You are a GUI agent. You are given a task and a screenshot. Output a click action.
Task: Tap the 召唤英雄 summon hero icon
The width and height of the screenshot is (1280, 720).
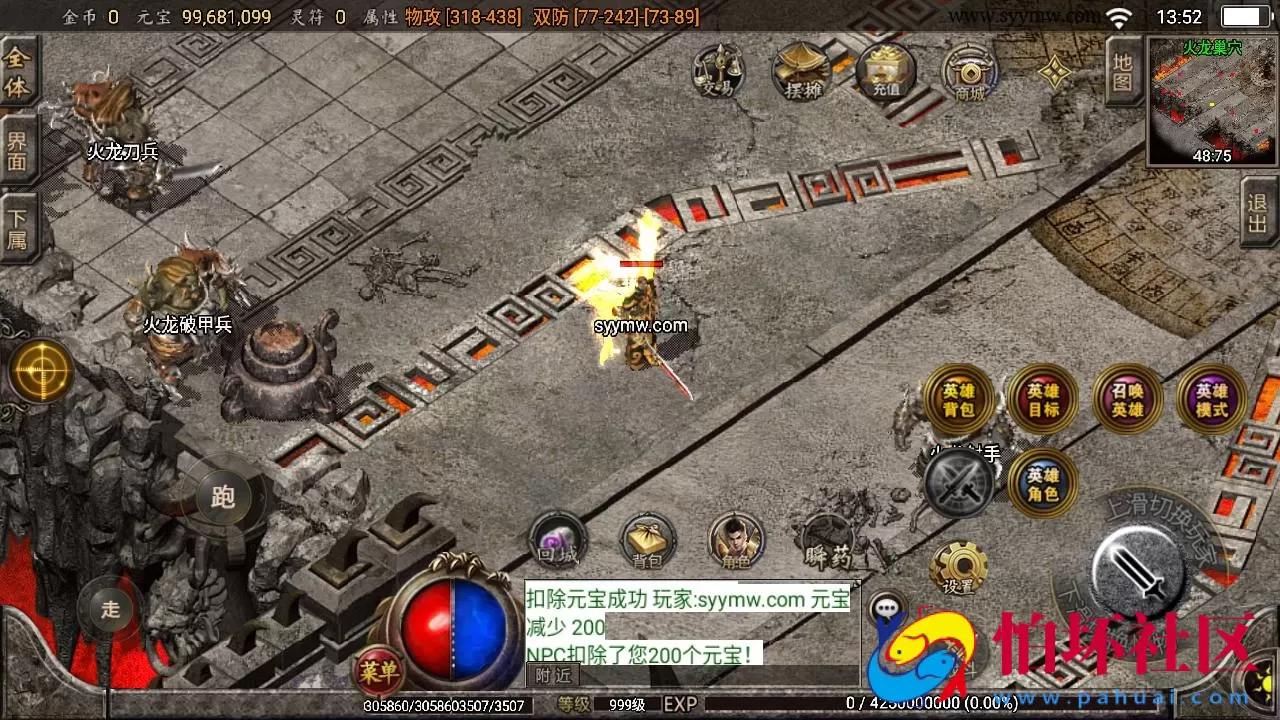point(1128,398)
